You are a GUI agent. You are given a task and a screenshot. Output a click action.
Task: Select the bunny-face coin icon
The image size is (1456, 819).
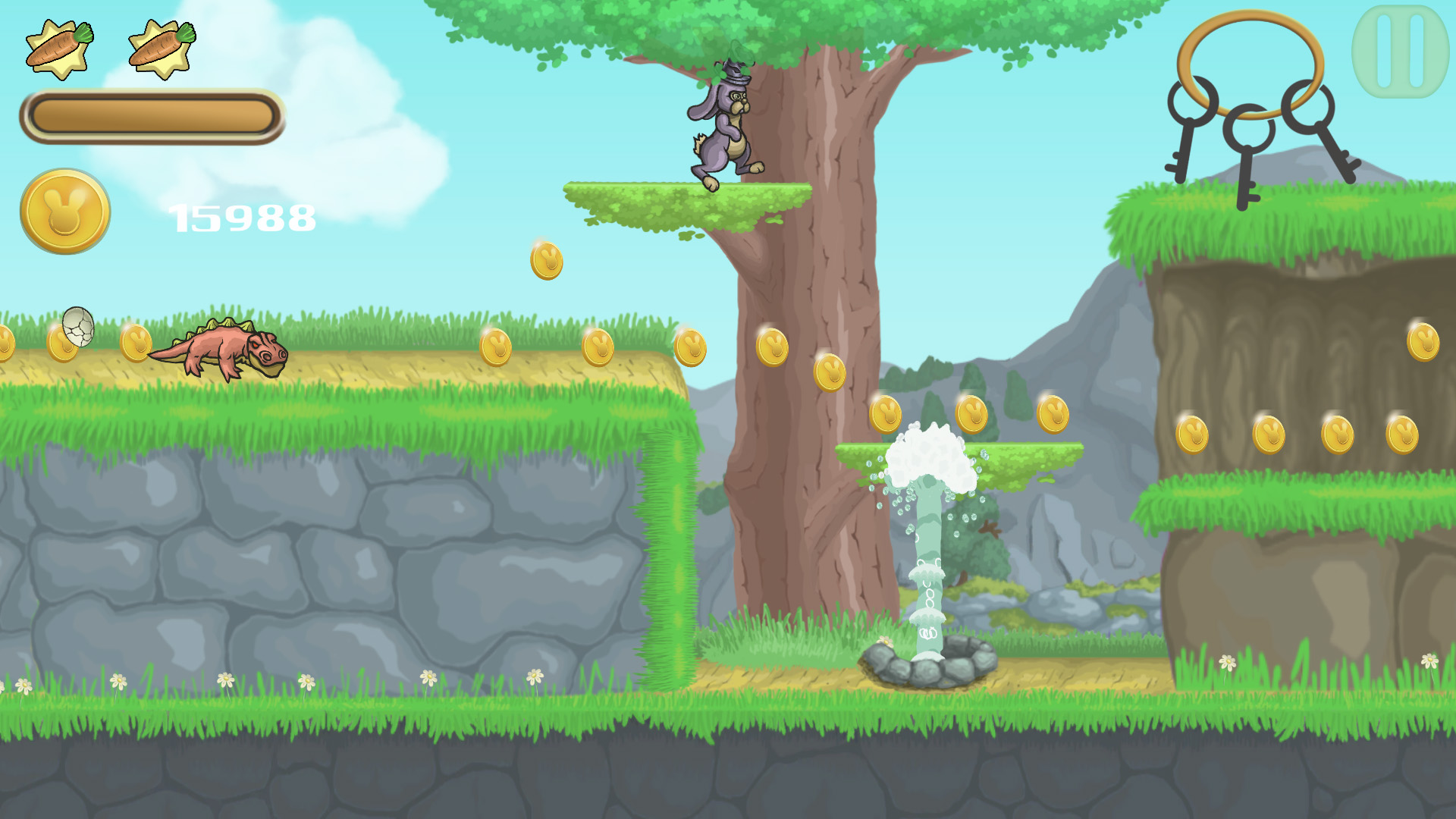point(64,214)
